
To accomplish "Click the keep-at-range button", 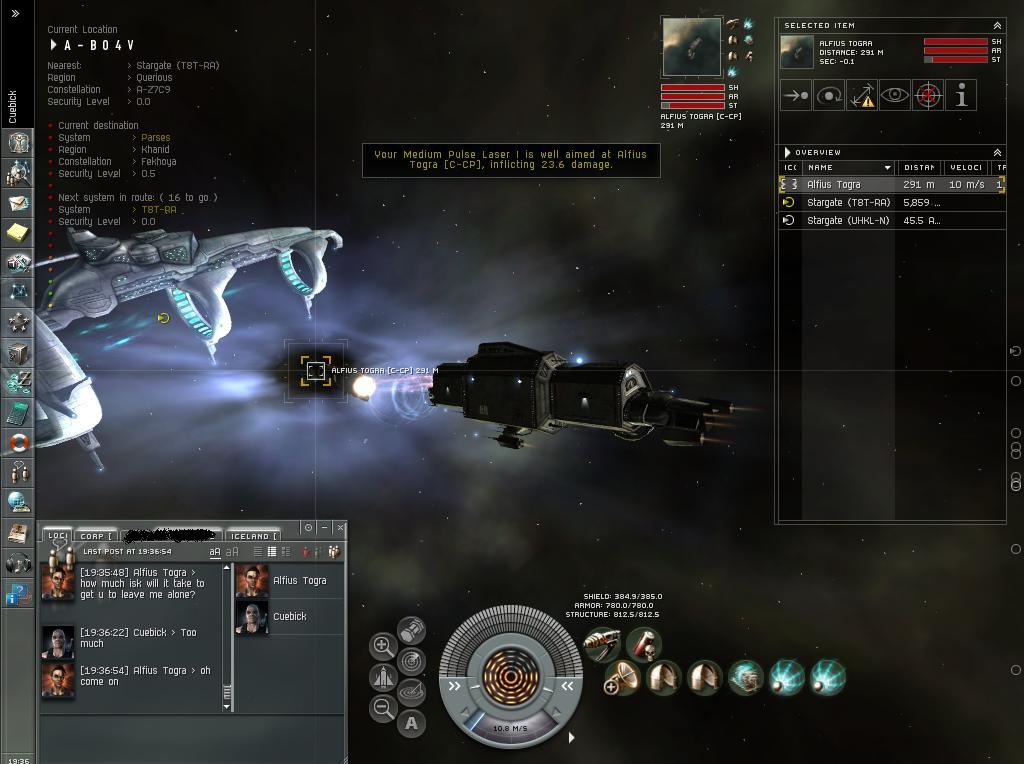I will (x=862, y=96).
